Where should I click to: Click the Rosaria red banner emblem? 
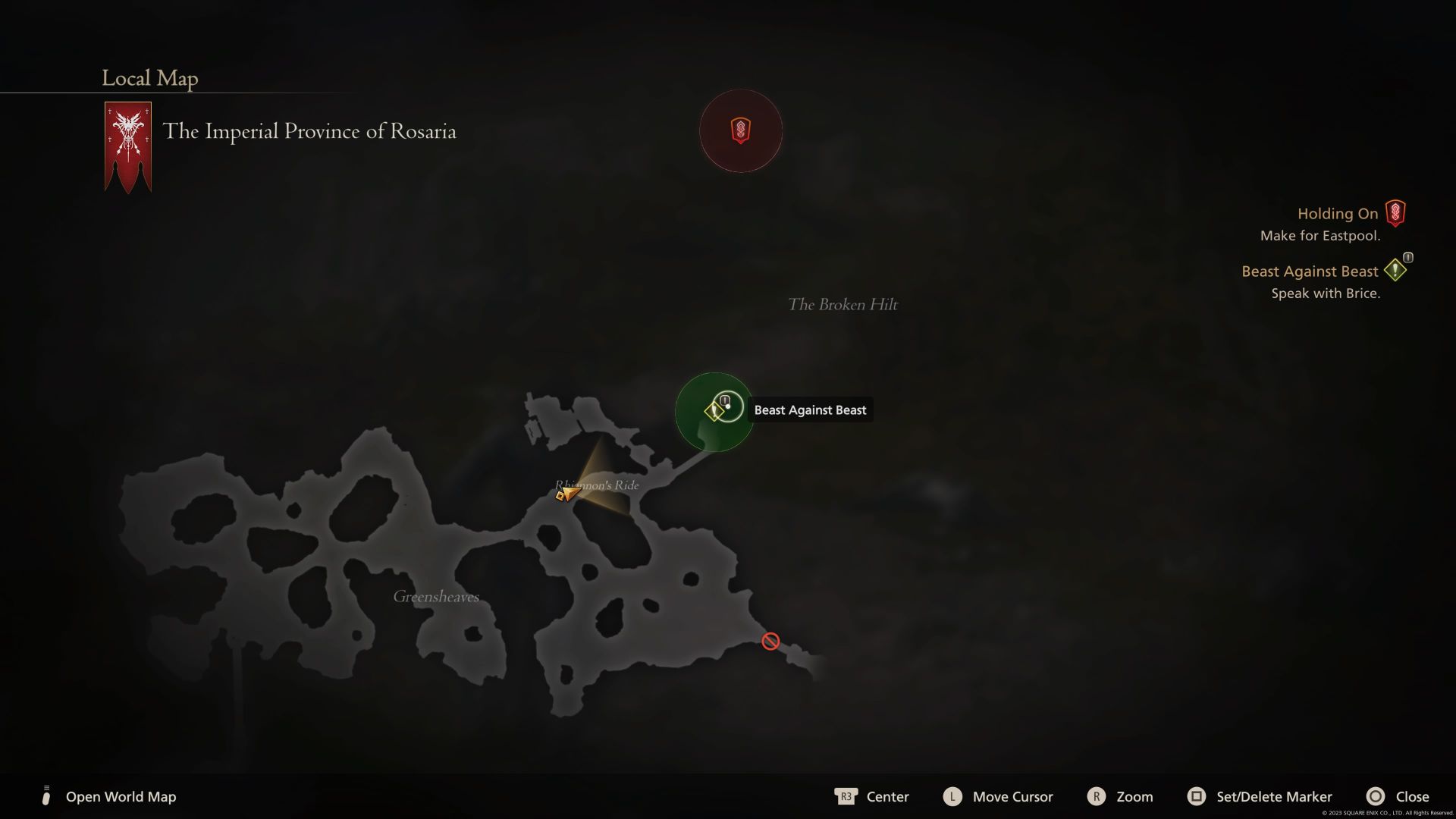click(x=127, y=146)
